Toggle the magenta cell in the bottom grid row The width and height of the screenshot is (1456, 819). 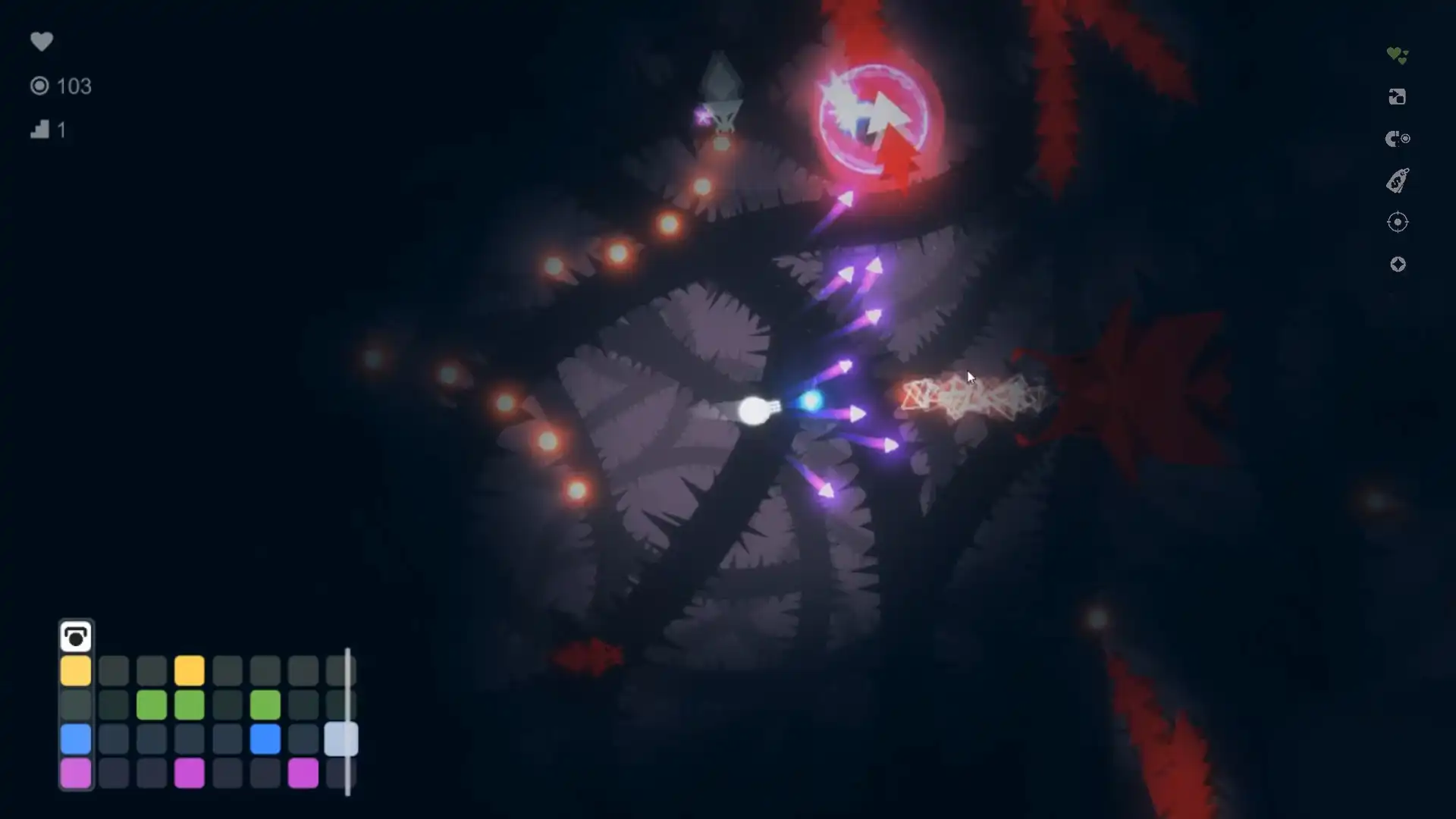[x=190, y=772]
